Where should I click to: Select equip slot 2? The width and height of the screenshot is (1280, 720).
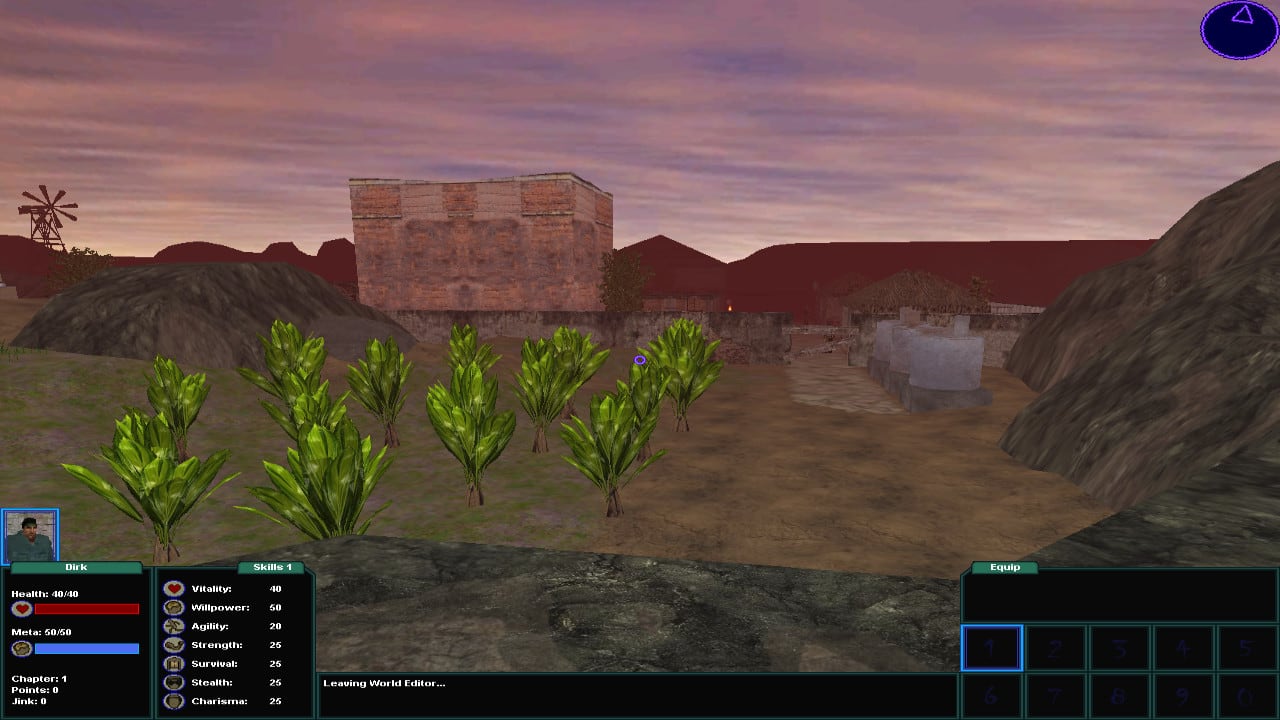1056,648
